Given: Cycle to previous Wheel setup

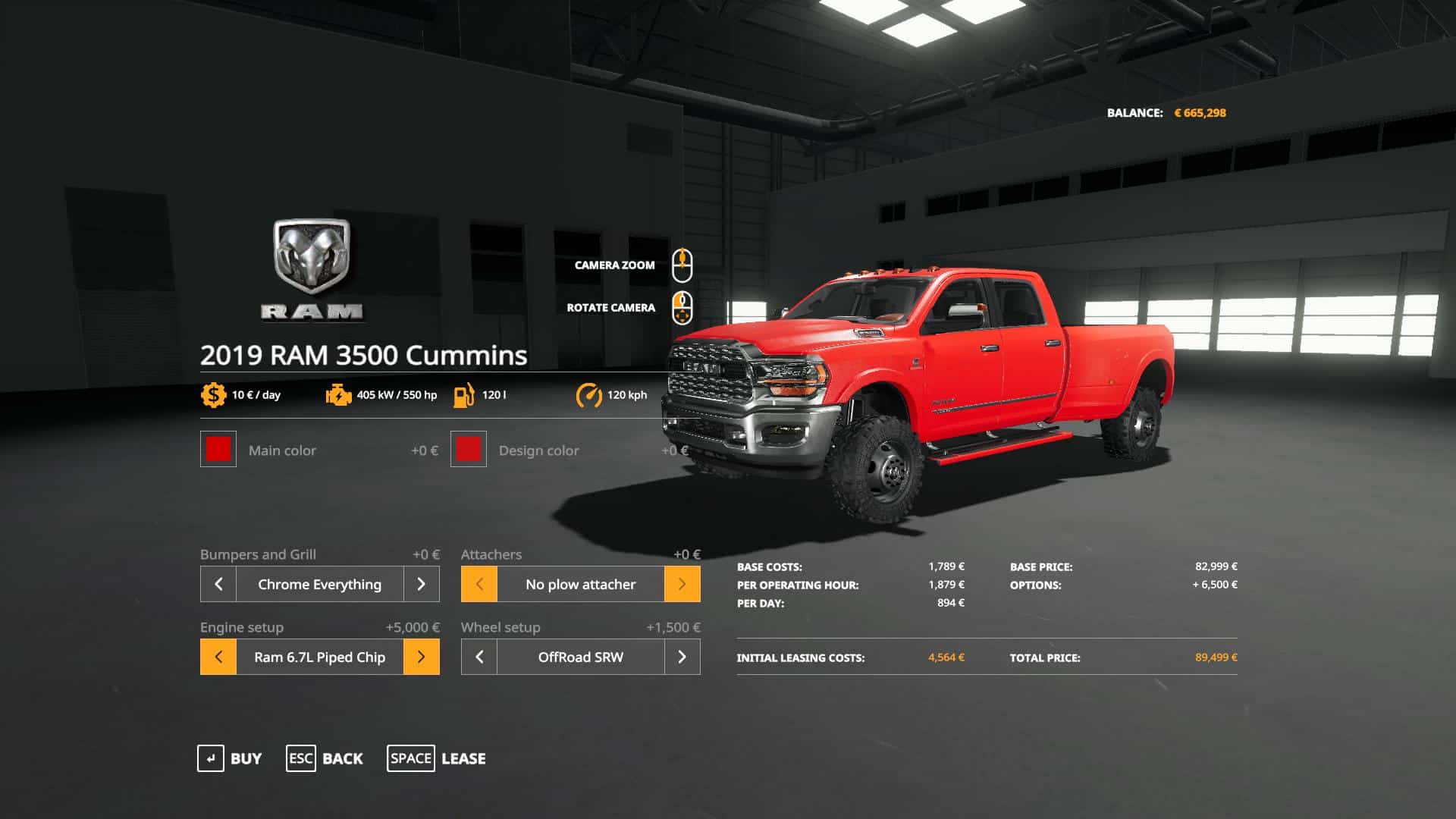Looking at the screenshot, I should coord(479,657).
